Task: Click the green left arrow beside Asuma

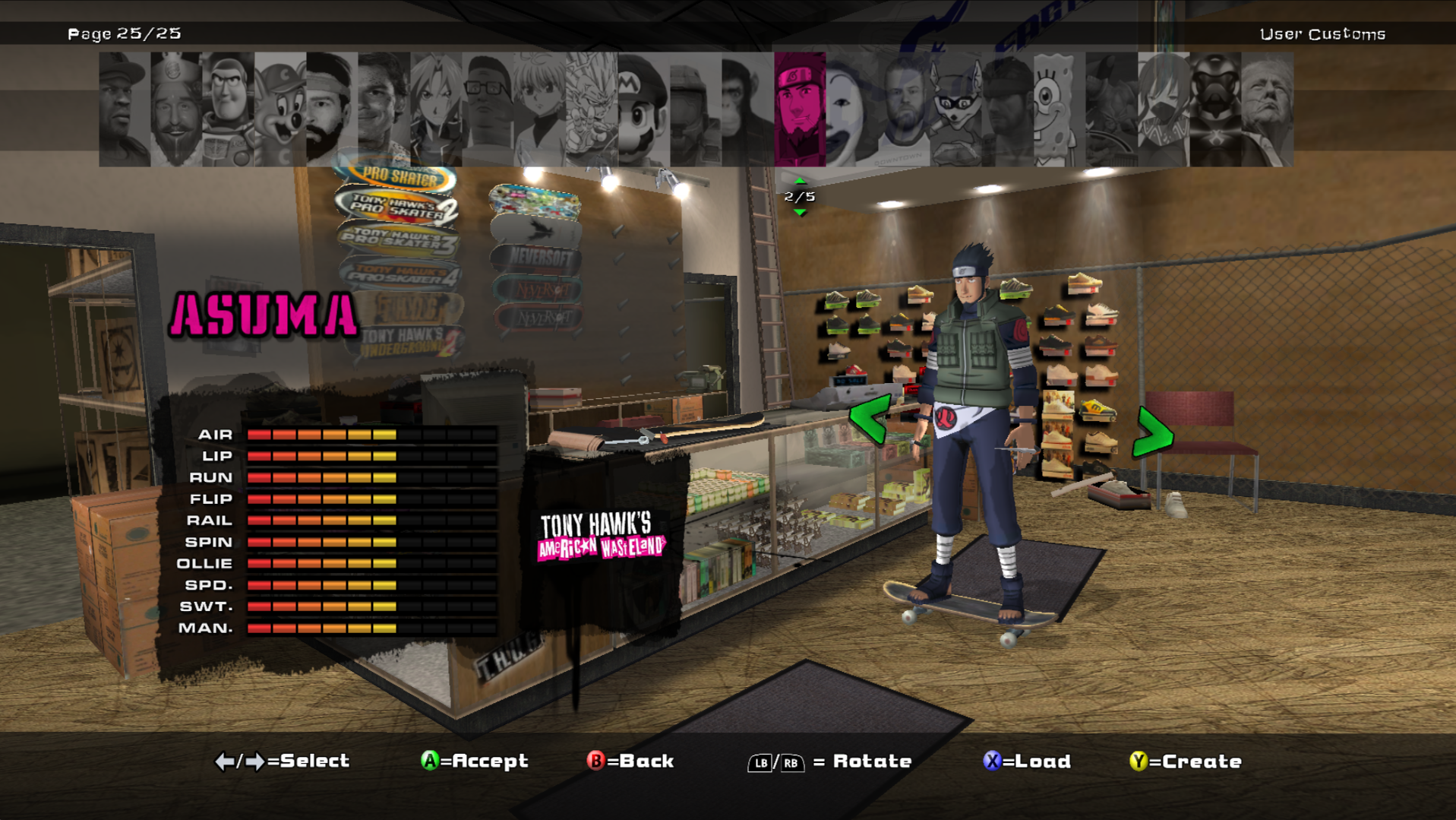Action: [x=870, y=419]
